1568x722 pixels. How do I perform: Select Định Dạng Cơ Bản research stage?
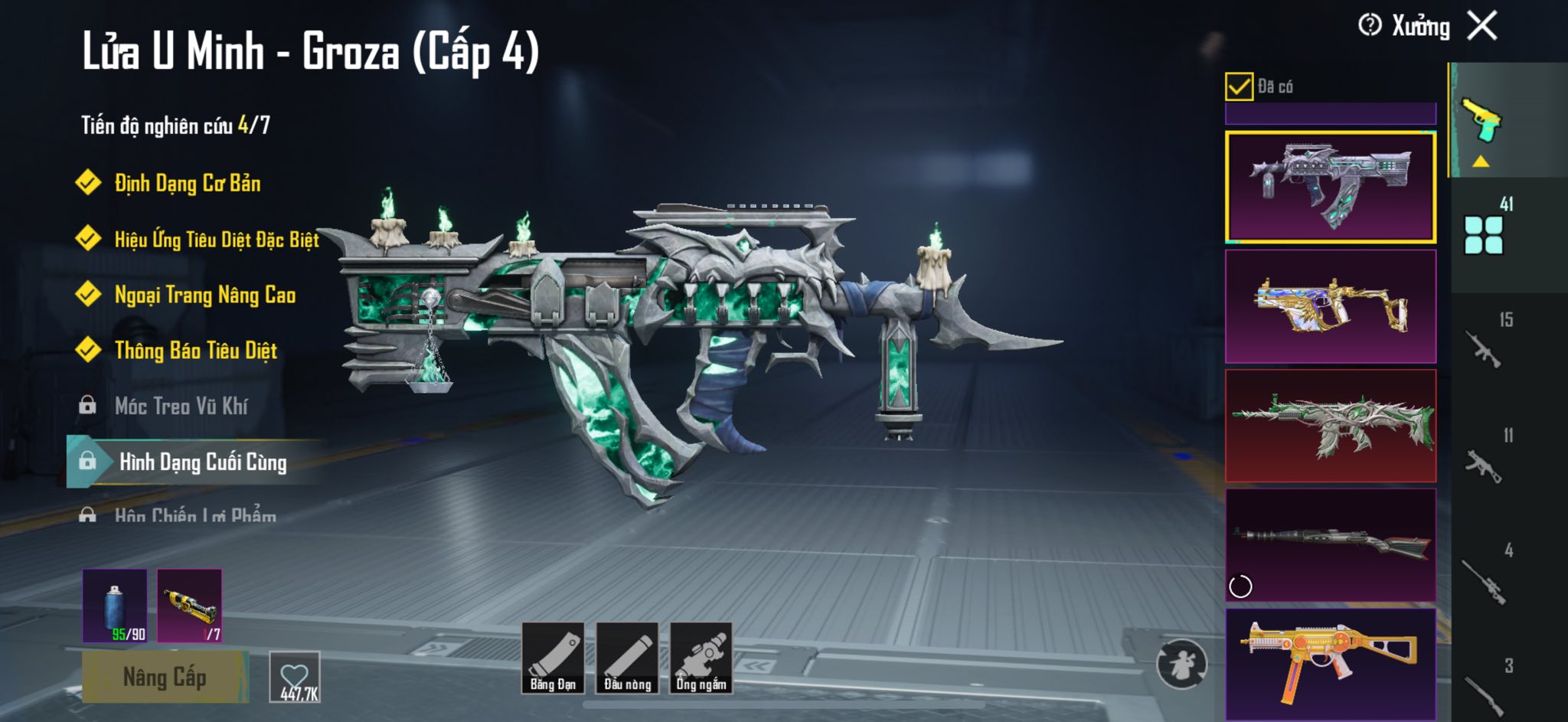click(187, 183)
